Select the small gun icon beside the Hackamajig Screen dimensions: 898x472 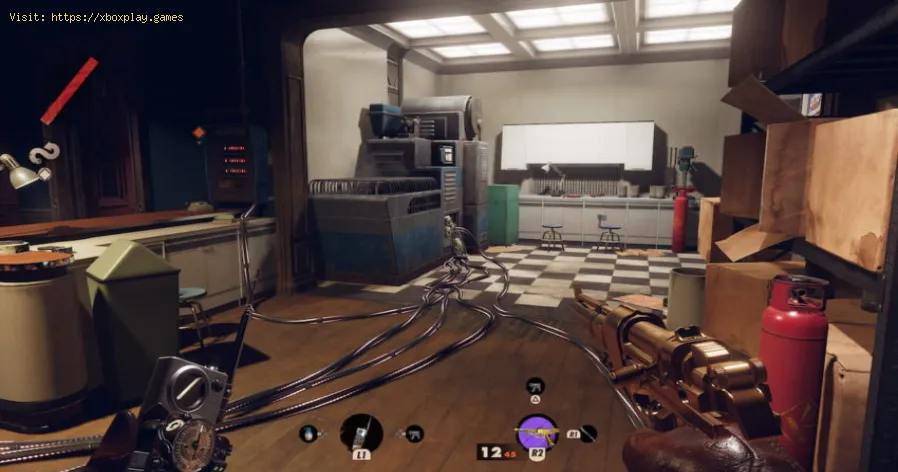pyautogui.click(x=412, y=433)
